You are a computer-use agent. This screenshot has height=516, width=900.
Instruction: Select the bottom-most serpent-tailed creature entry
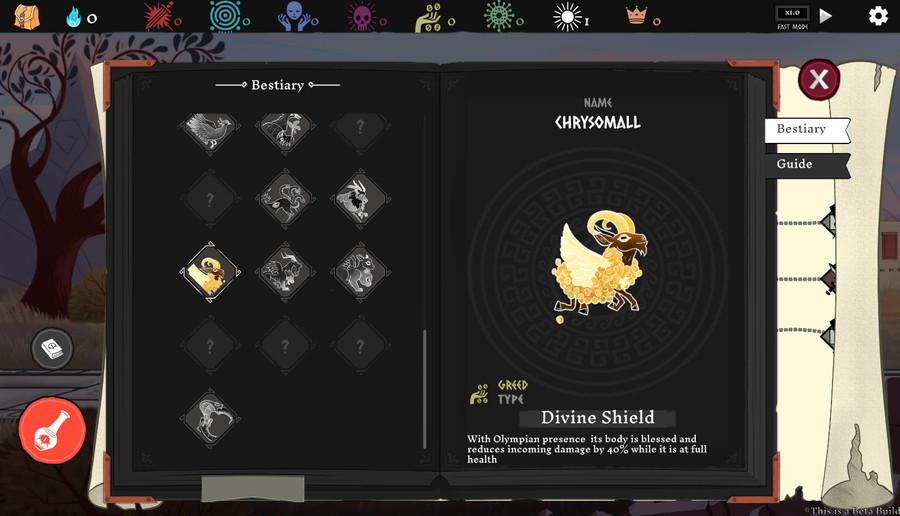click(210, 418)
